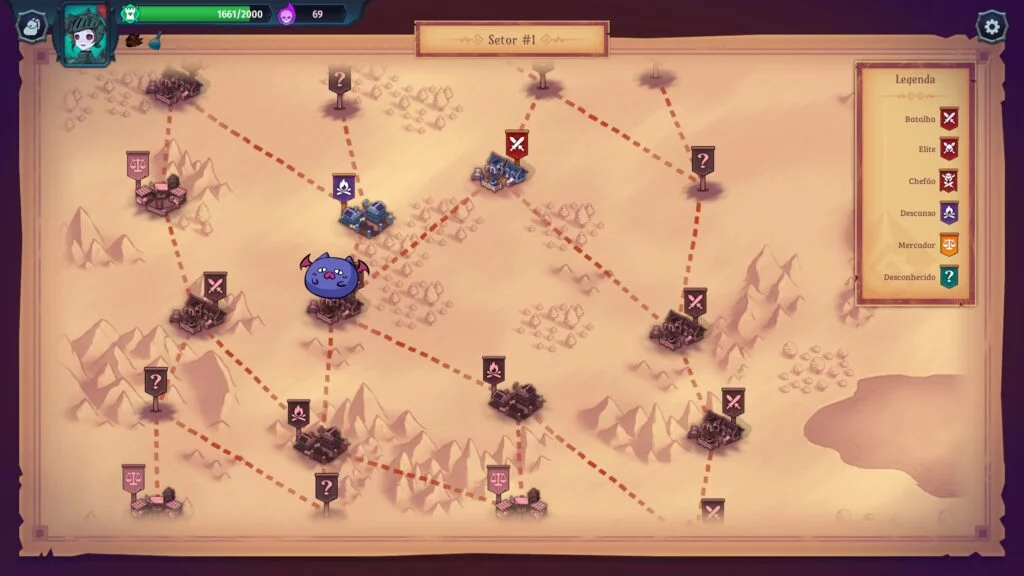Image resolution: width=1024 pixels, height=576 pixels.
Task: Choose the red crossed-swords battle node
Action: click(516, 146)
